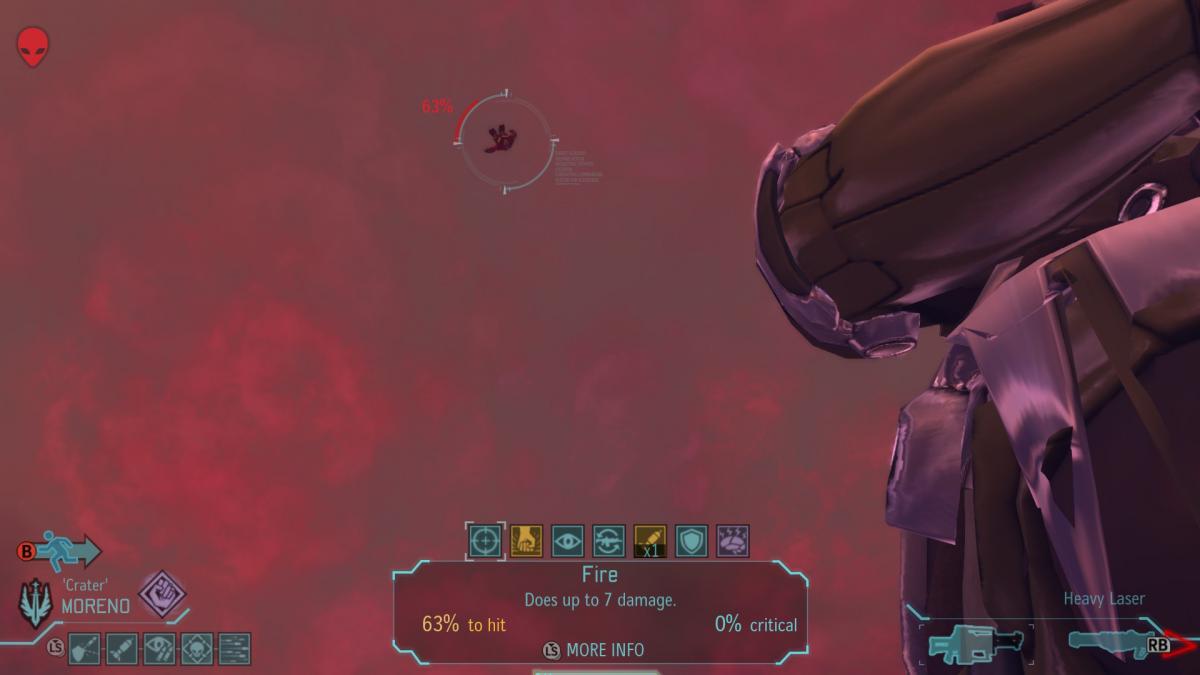Click Moreno's winged sword rank emblem

click(x=36, y=604)
